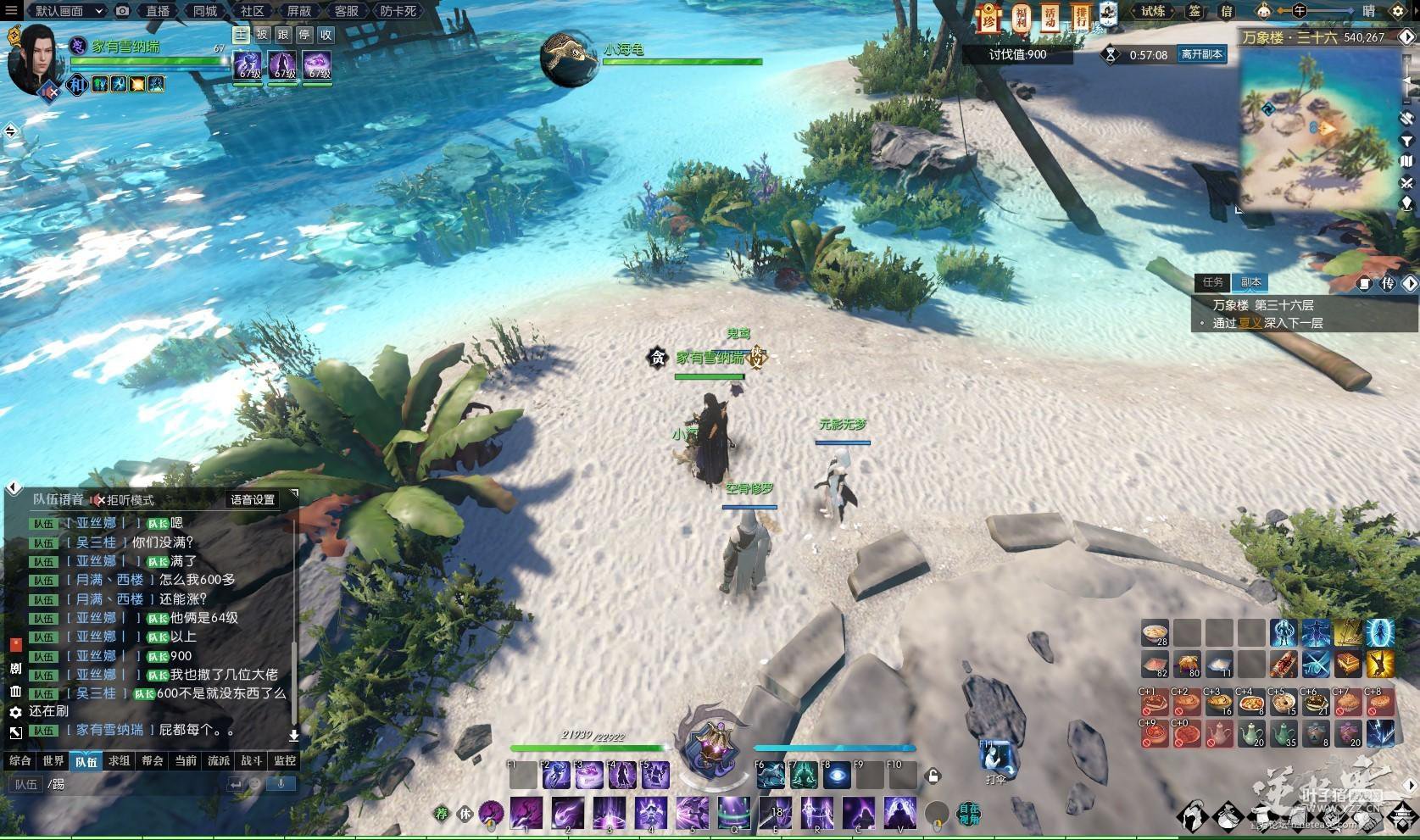The height and width of the screenshot is (840, 1420).
Task: Click the 停 pet stop command
Action: (304, 35)
